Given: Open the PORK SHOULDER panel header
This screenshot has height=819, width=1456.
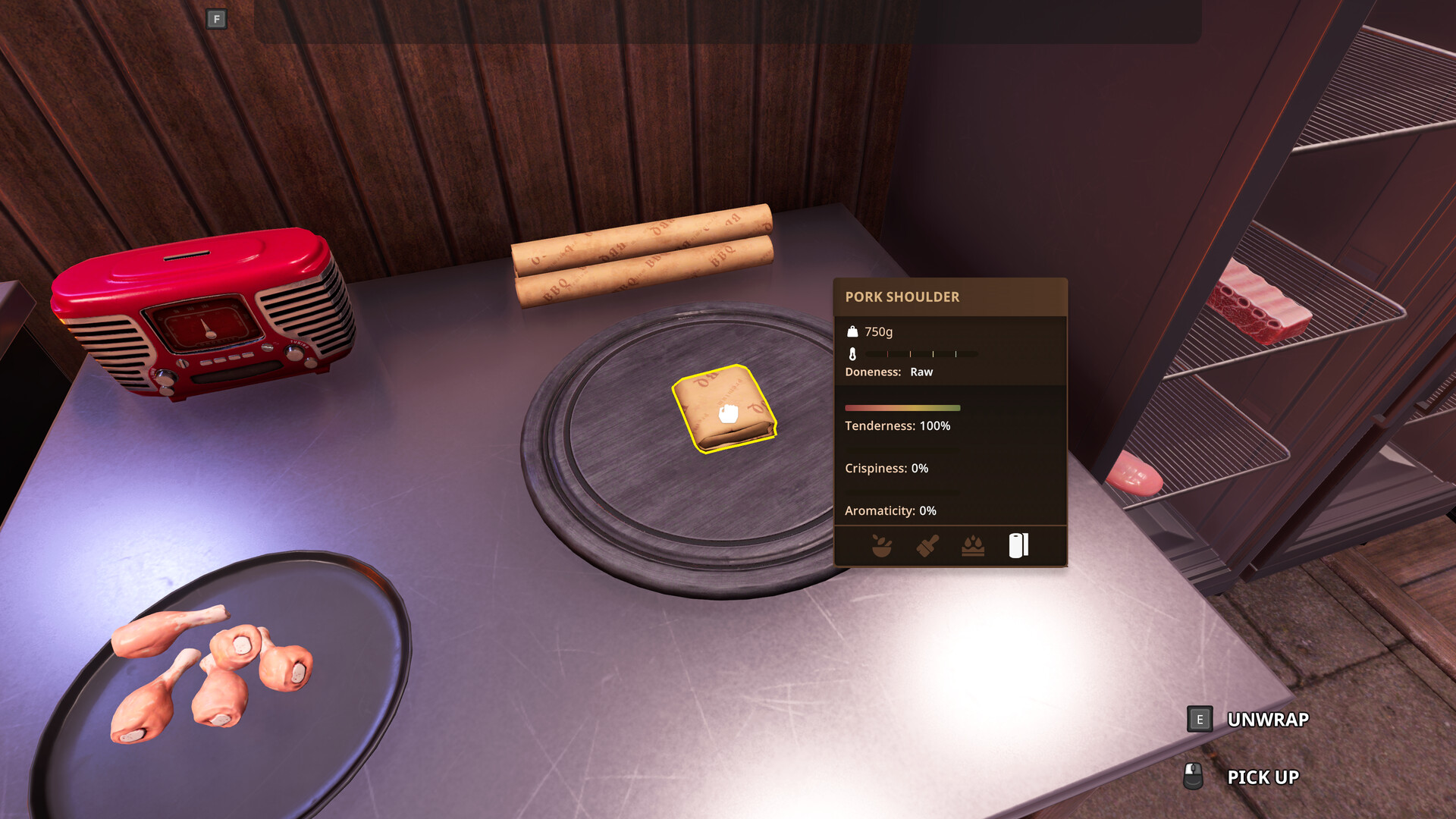Looking at the screenshot, I should click(x=902, y=297).
